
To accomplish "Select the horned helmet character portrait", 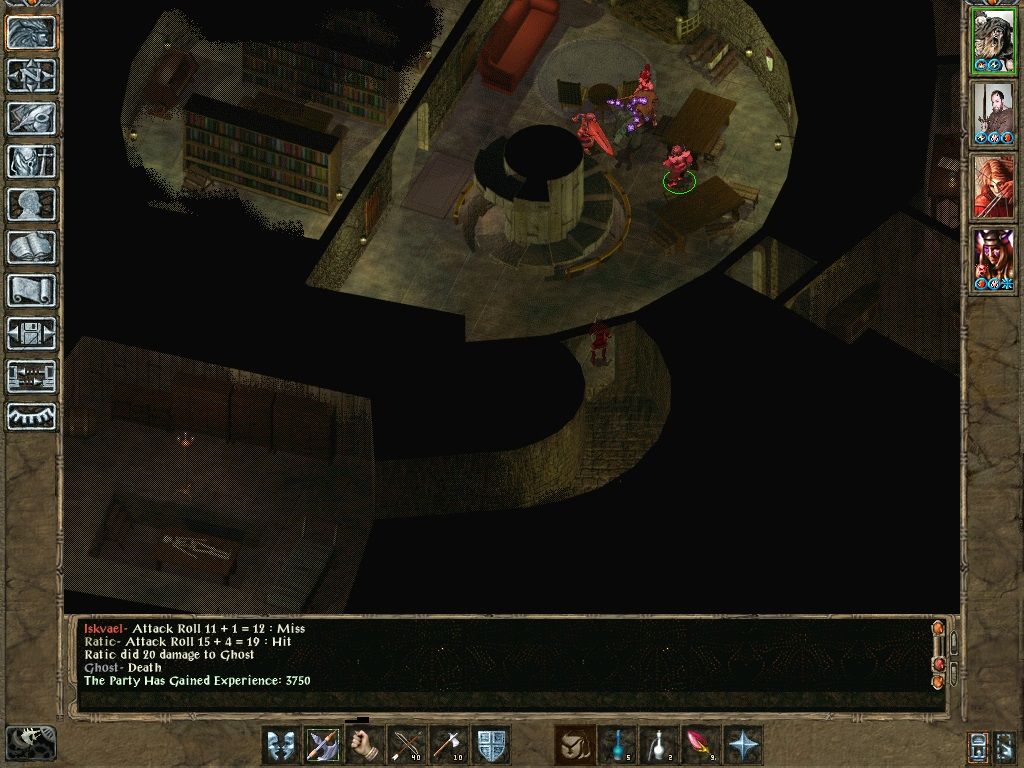I will (x=993, y=260).
